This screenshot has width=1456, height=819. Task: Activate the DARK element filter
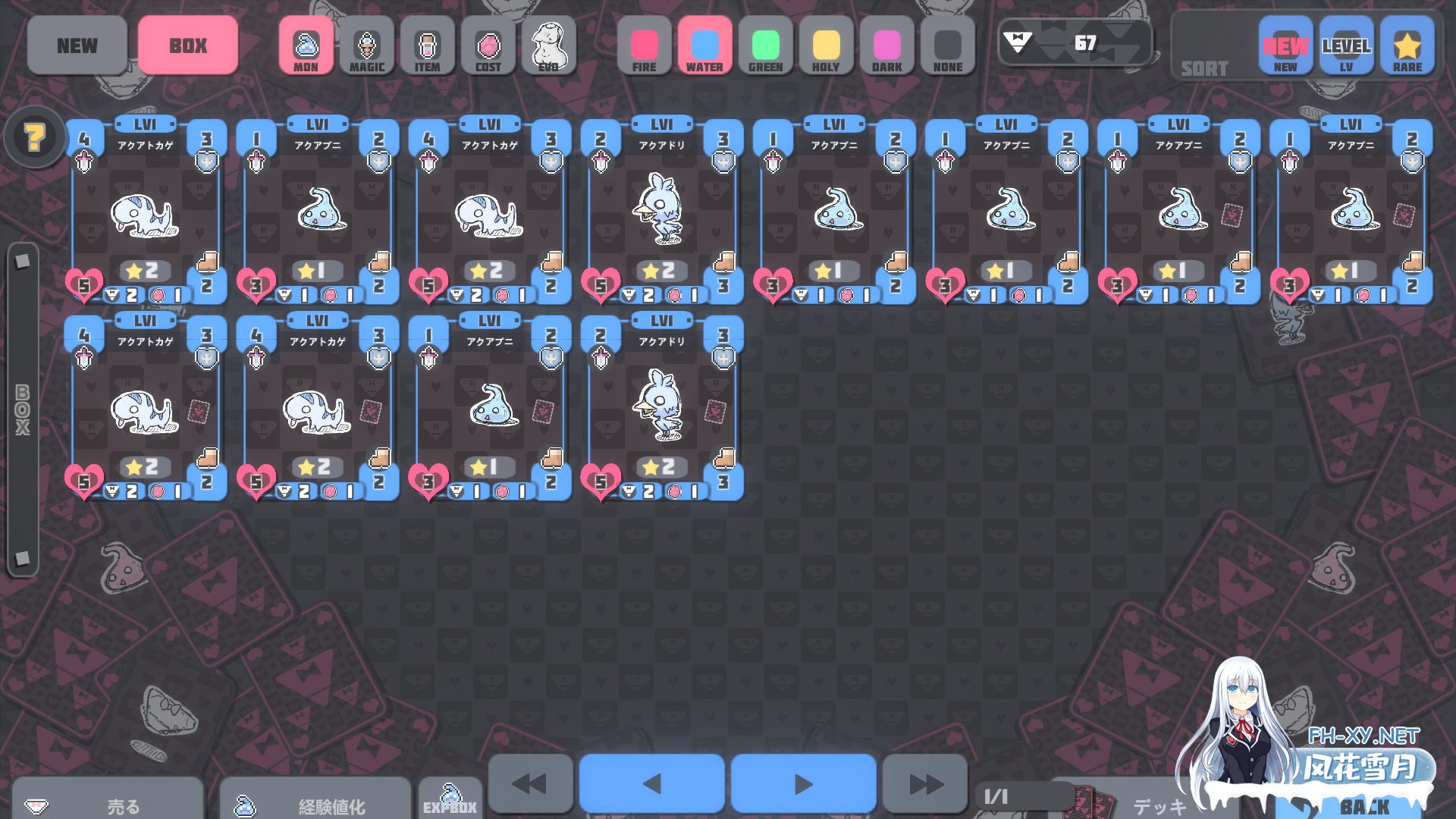click(x=886, y=46)
